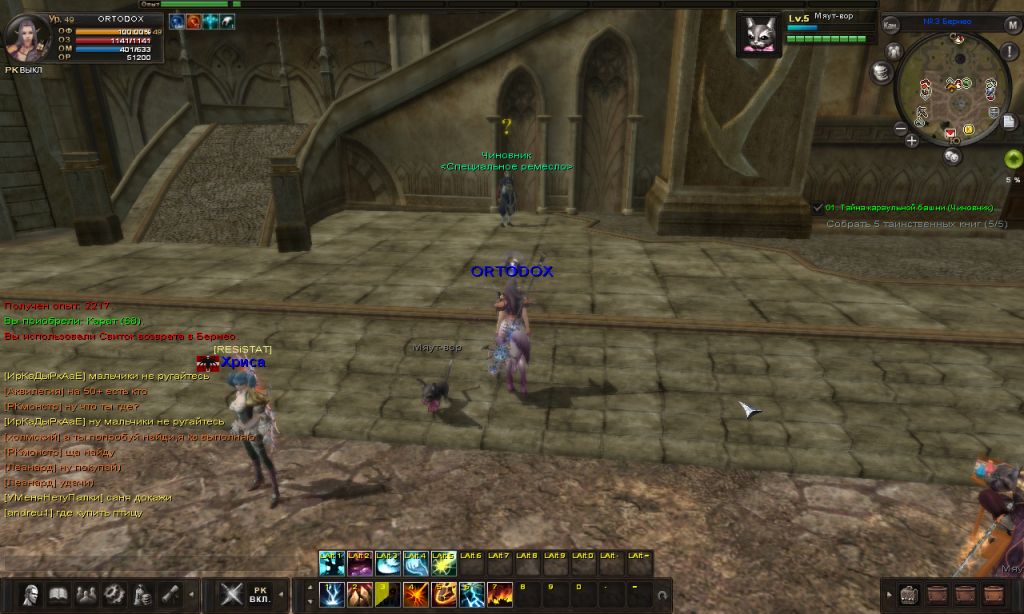
Task: Open the party members menu icon
Action: point(87,593)
